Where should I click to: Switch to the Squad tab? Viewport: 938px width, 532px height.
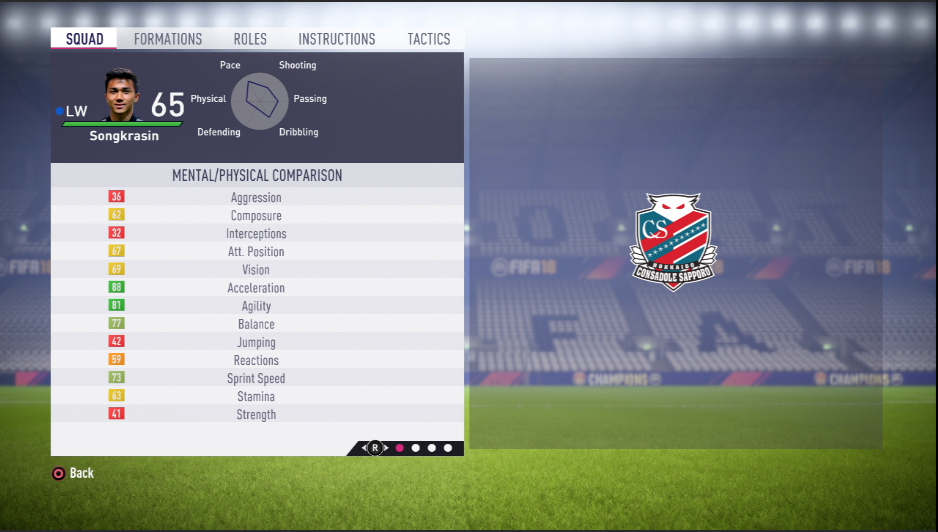[x=84, y=39]
